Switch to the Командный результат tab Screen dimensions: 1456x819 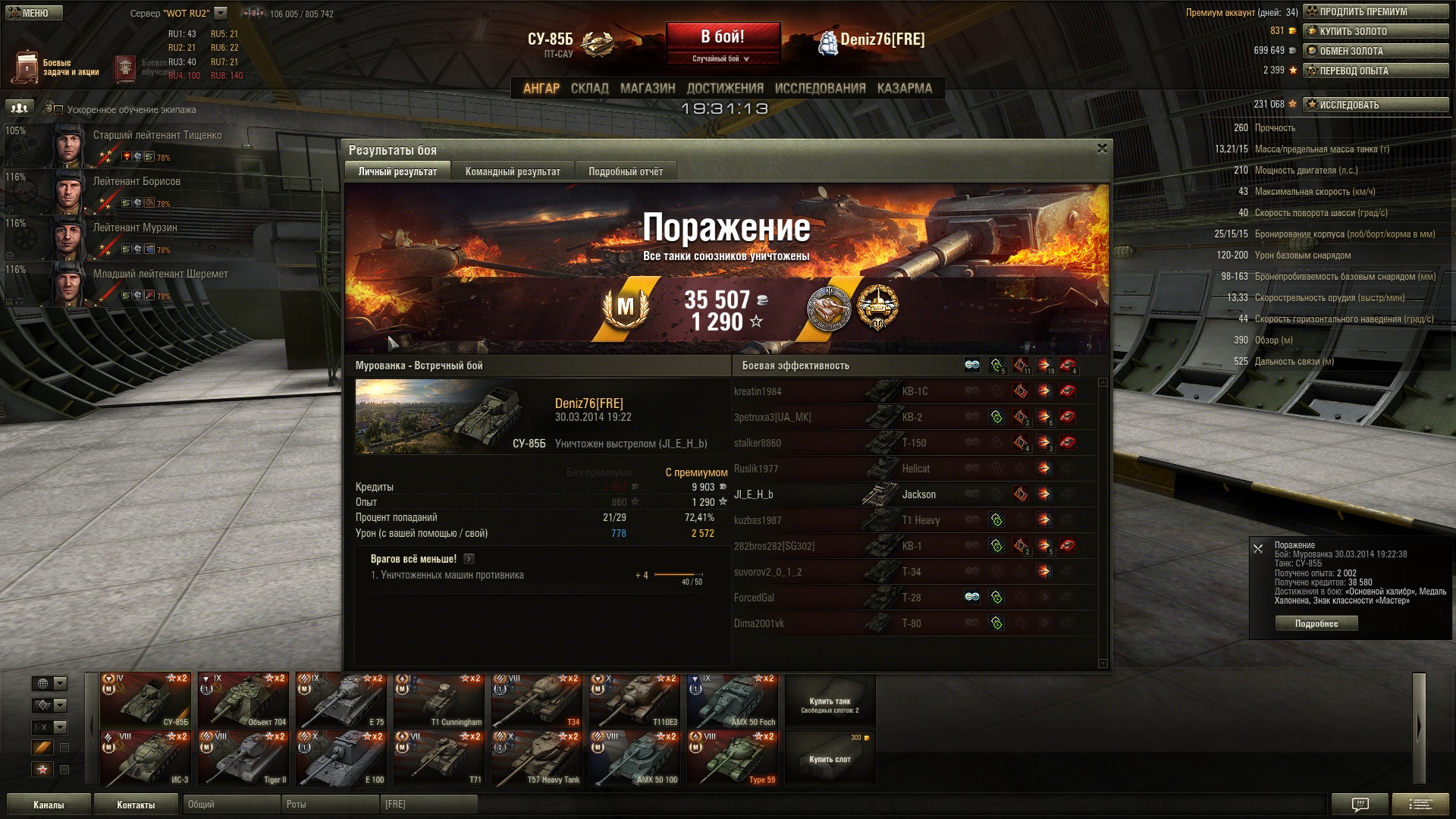(513, 171)
